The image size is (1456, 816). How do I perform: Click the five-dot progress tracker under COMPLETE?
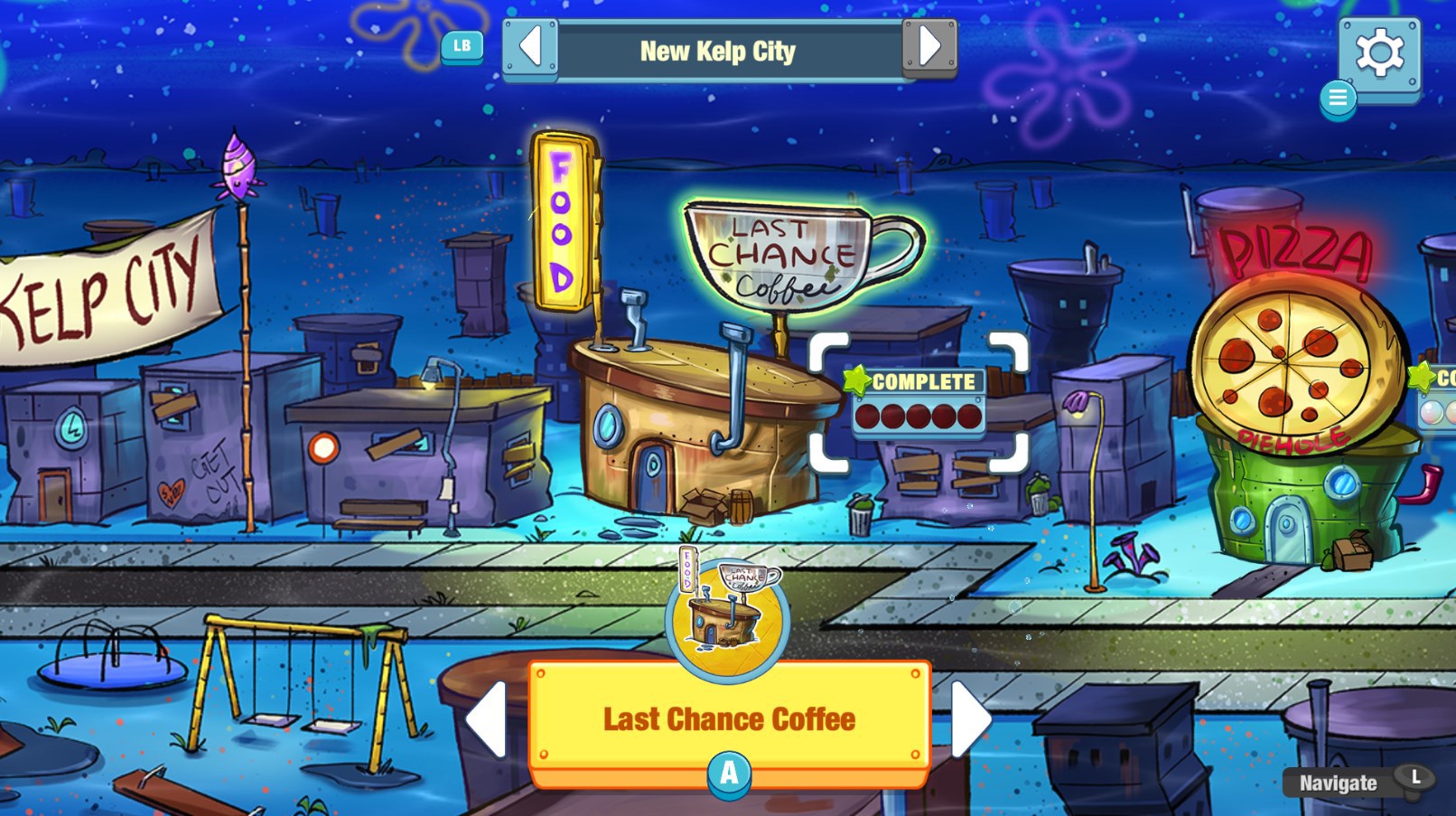coord(919,416)
